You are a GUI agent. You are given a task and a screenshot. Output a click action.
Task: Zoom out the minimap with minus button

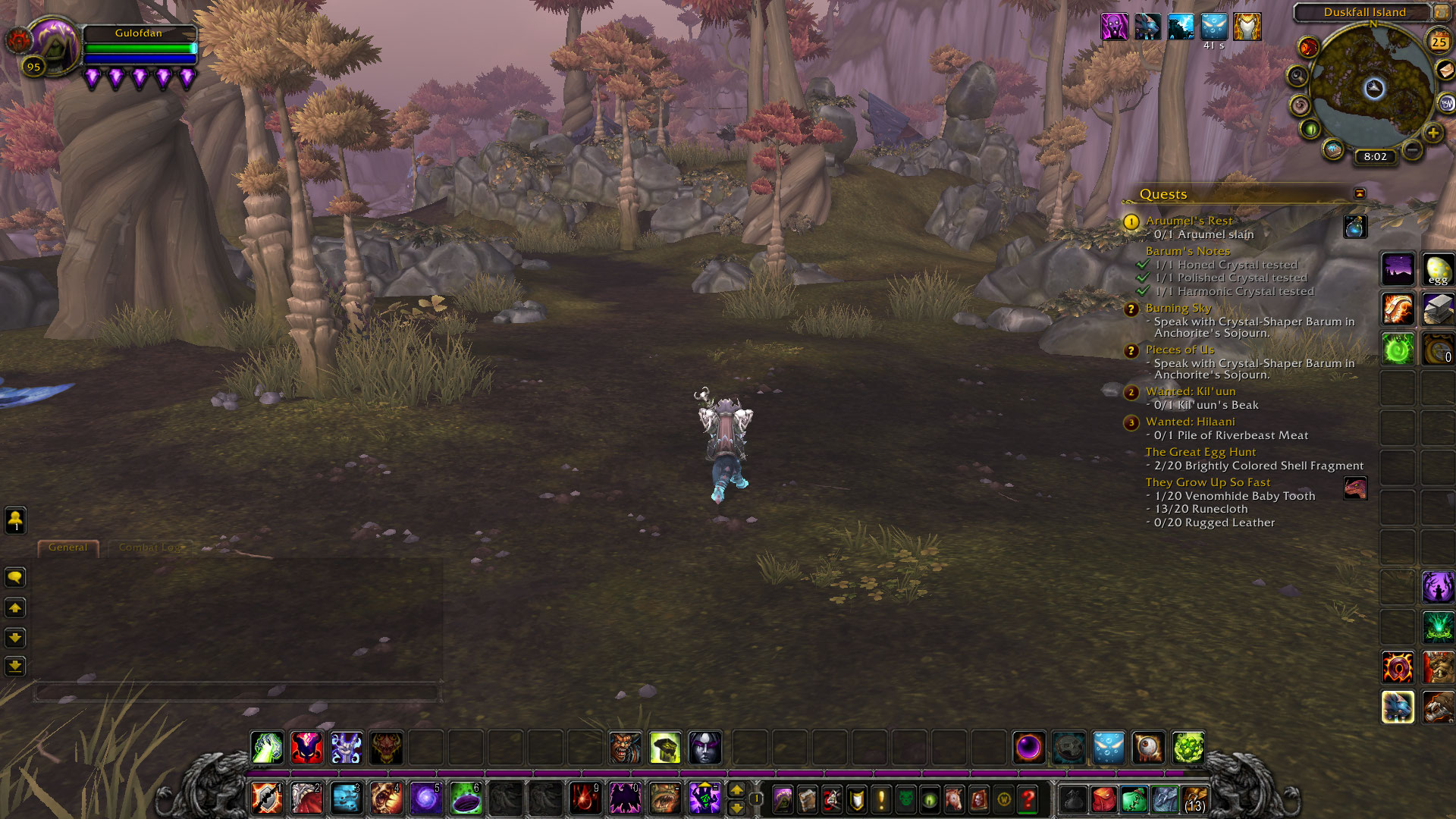(1412, 150)
